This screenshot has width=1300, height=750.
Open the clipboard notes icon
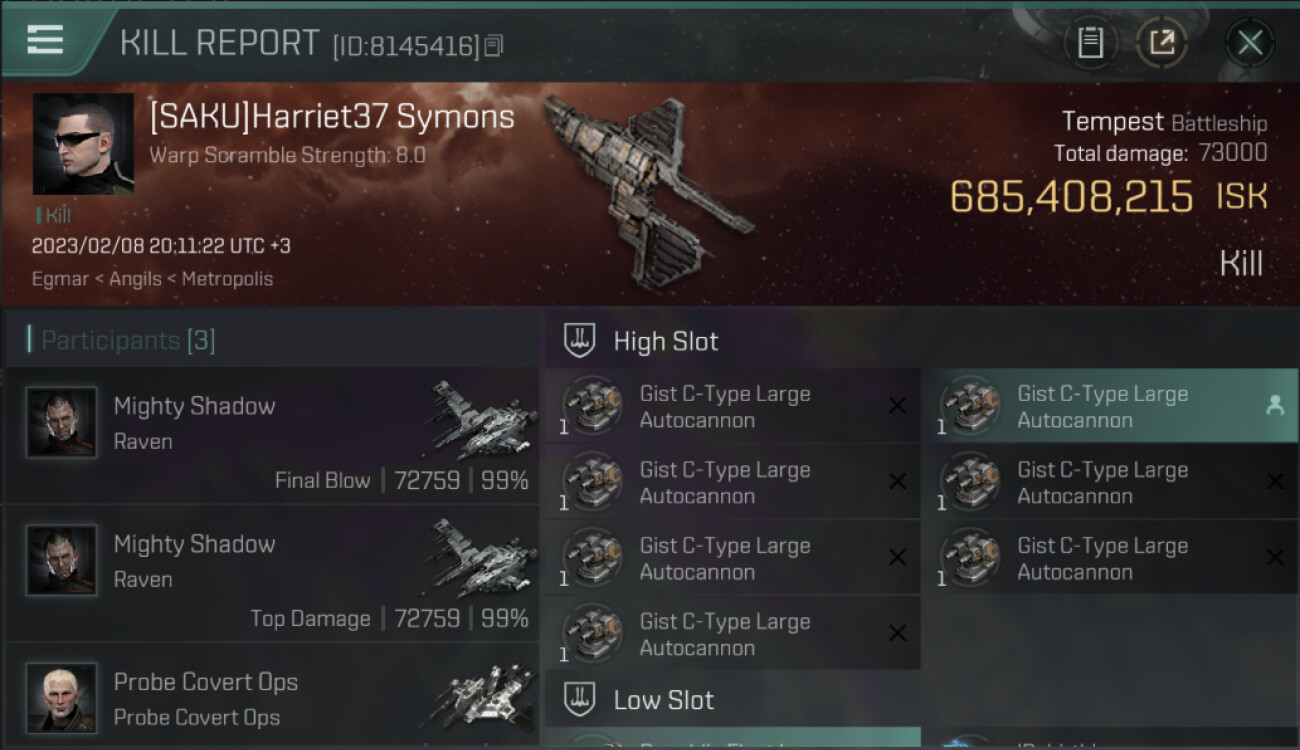pyautogui.click(x=1090, y=43)
